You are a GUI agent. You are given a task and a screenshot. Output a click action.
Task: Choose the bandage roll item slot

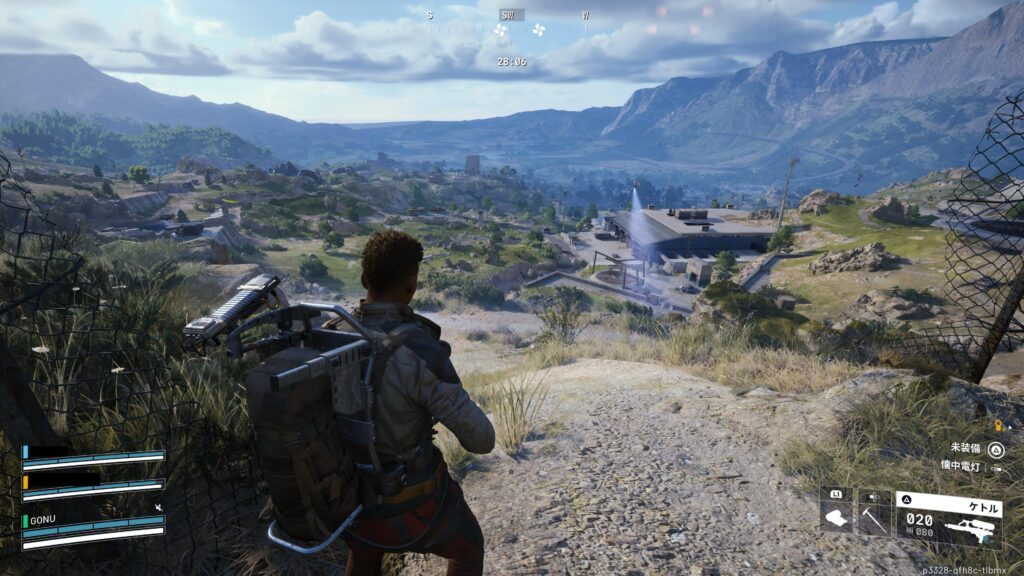click(x=836, y=515)
